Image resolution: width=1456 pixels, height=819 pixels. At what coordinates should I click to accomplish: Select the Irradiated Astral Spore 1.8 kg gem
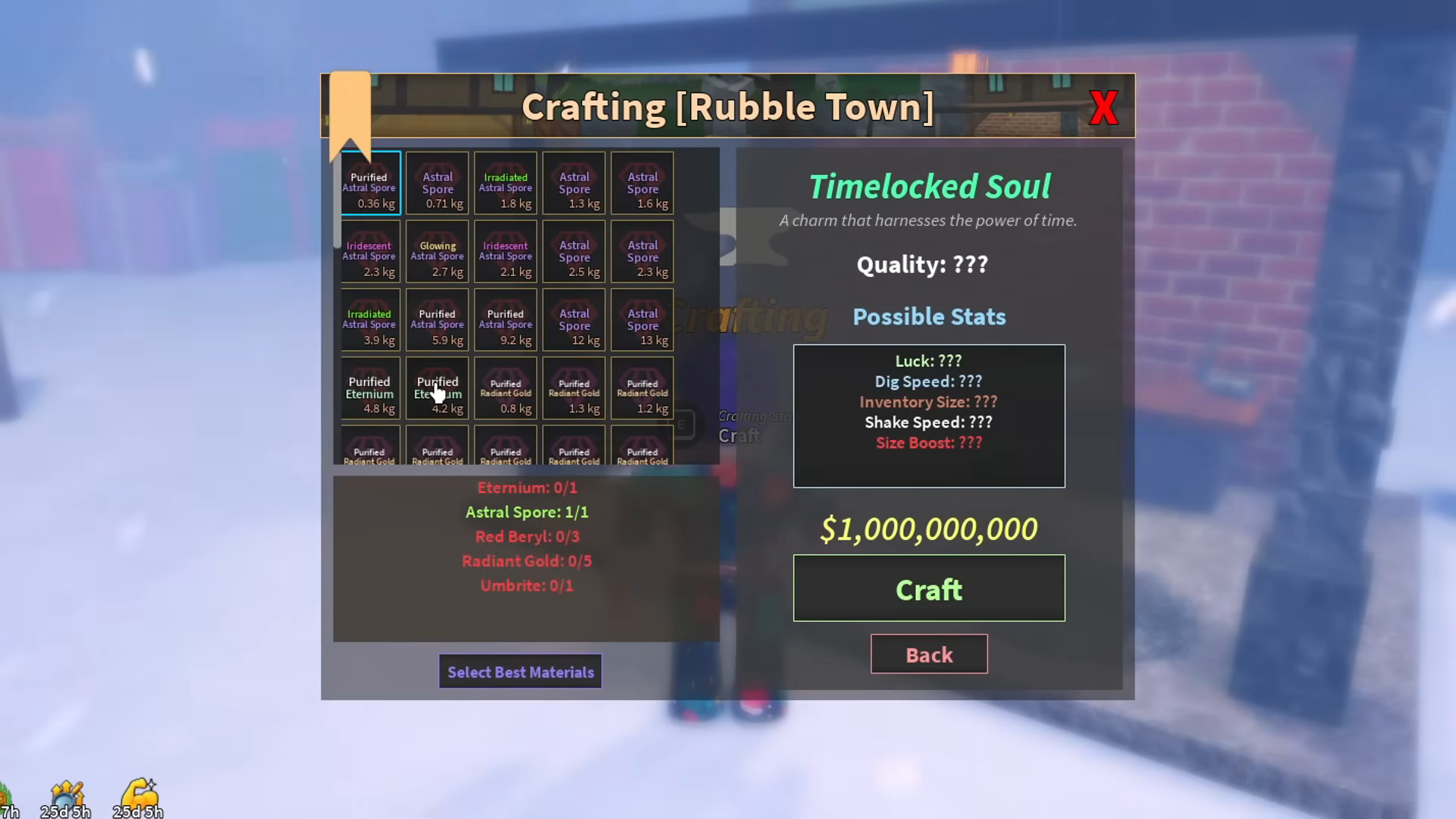click(506, 184)
